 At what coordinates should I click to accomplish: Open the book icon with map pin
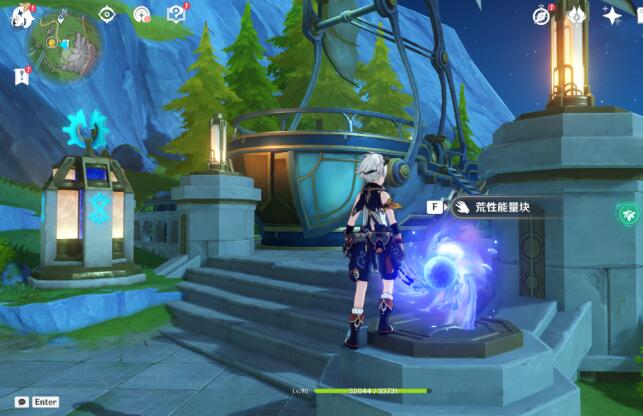pyautogui.click(x=176, y=14)
